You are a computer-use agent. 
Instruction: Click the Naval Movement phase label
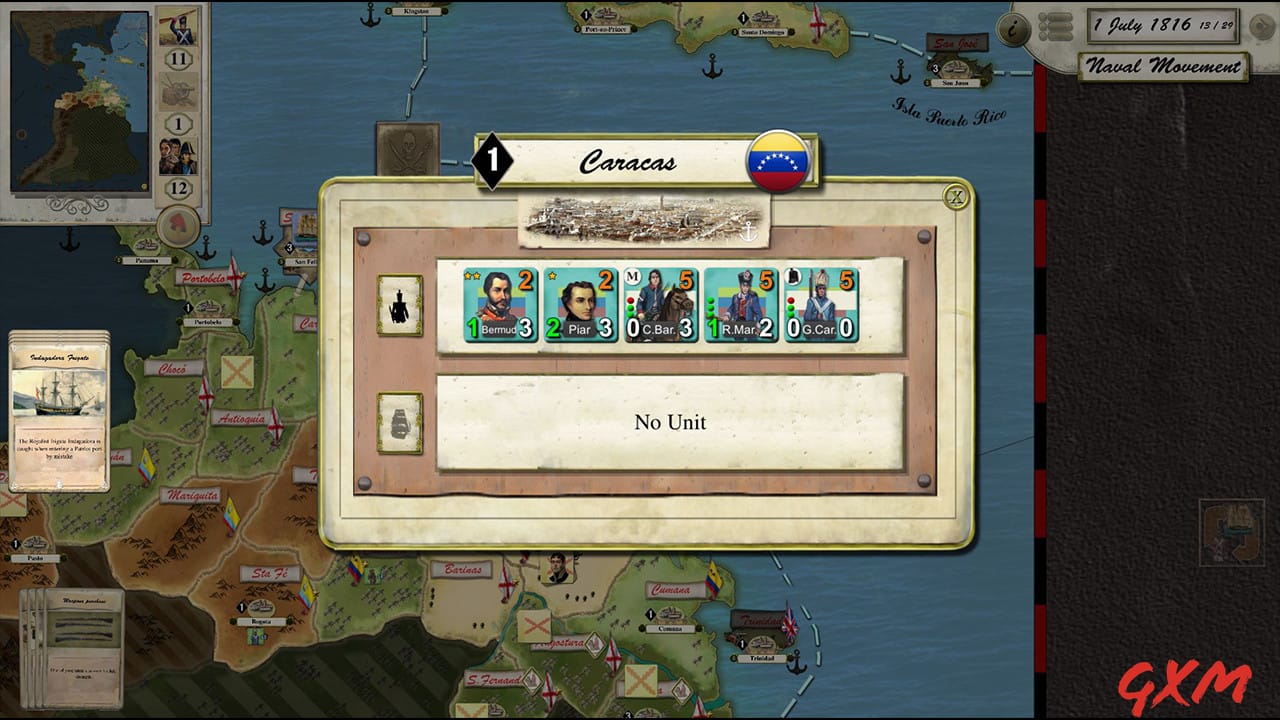(x=1163, y=68)
